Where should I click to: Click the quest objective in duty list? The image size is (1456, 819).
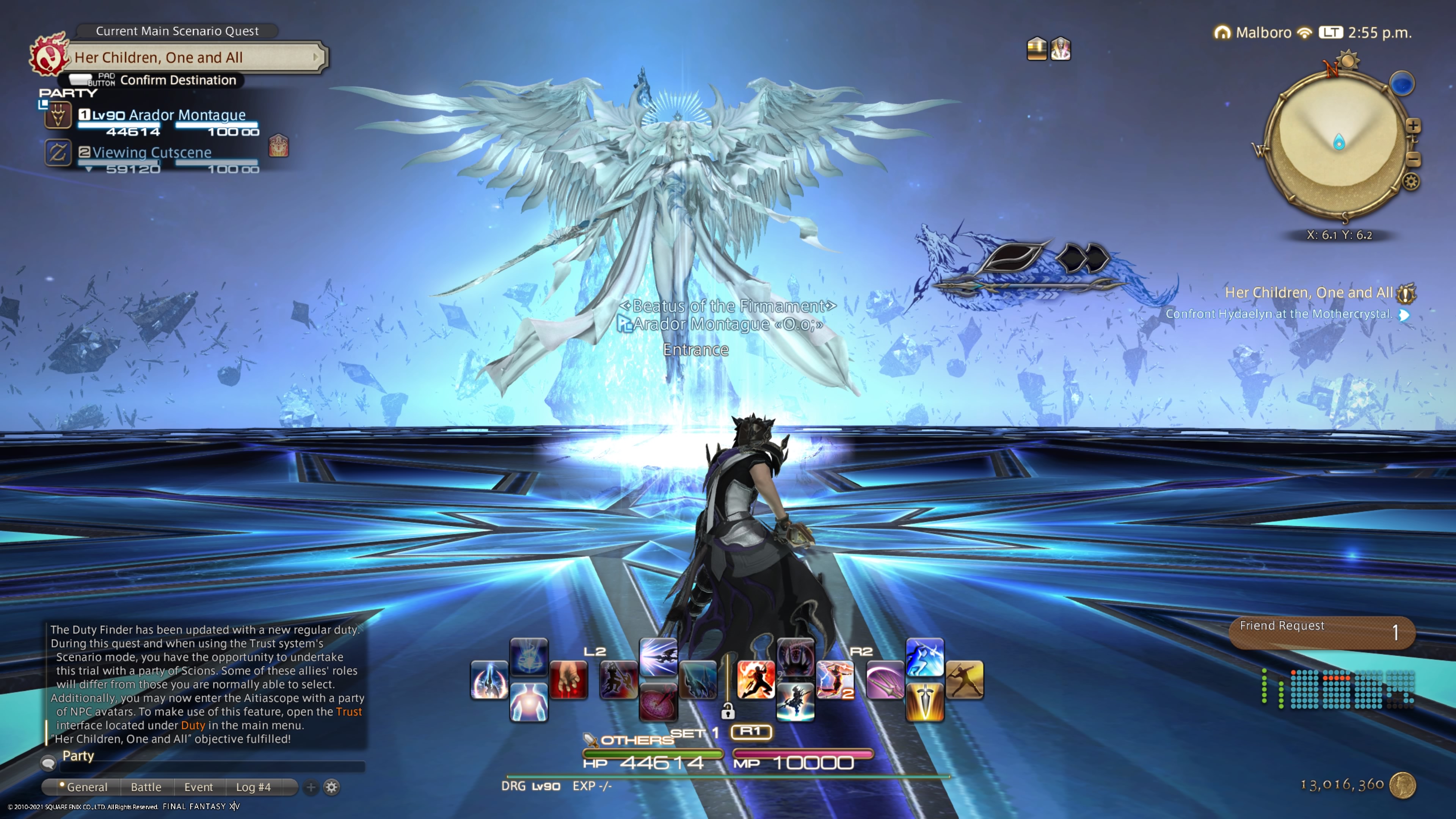[1279, 314]
